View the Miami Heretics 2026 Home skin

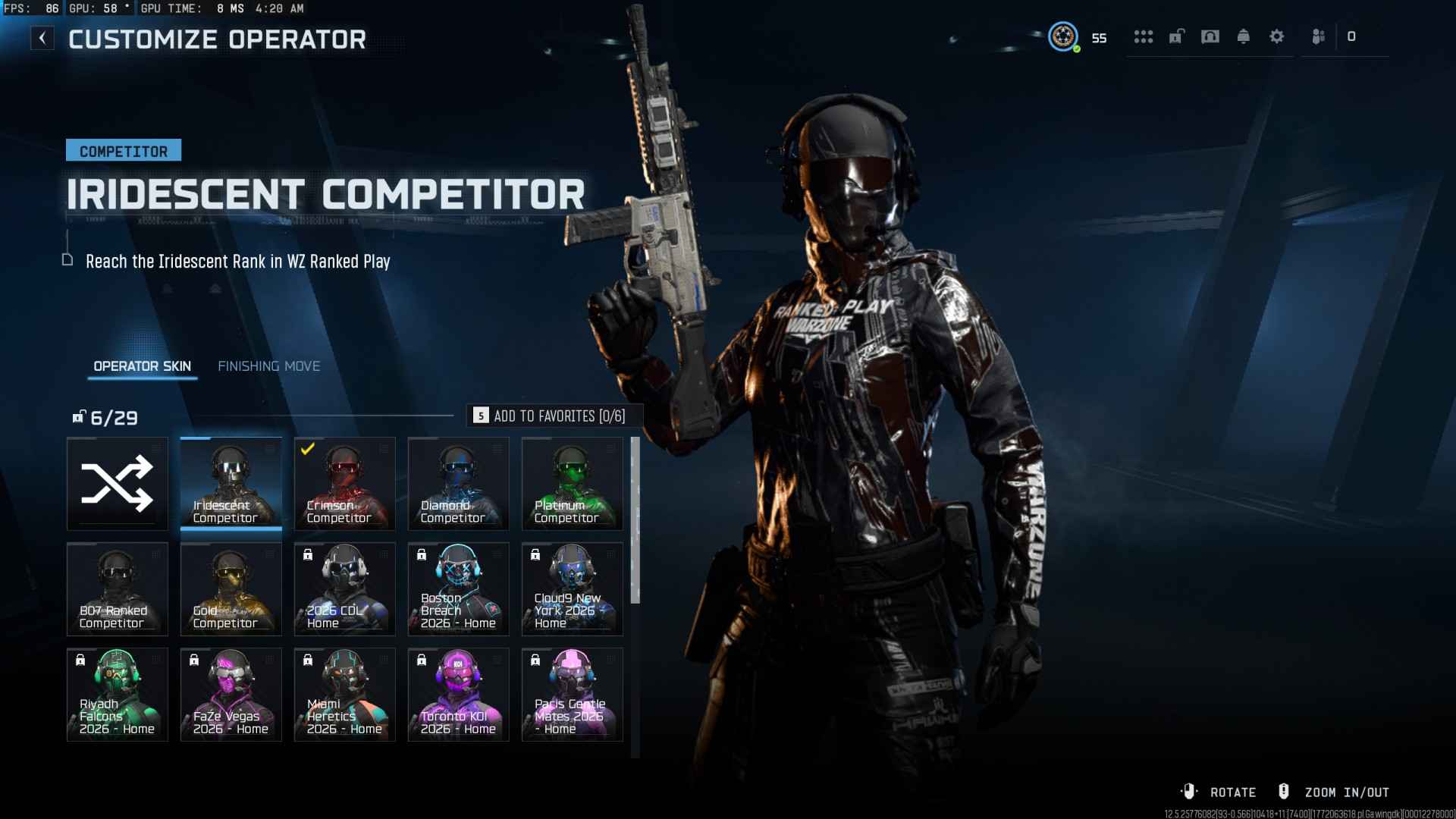coord(345,695)
